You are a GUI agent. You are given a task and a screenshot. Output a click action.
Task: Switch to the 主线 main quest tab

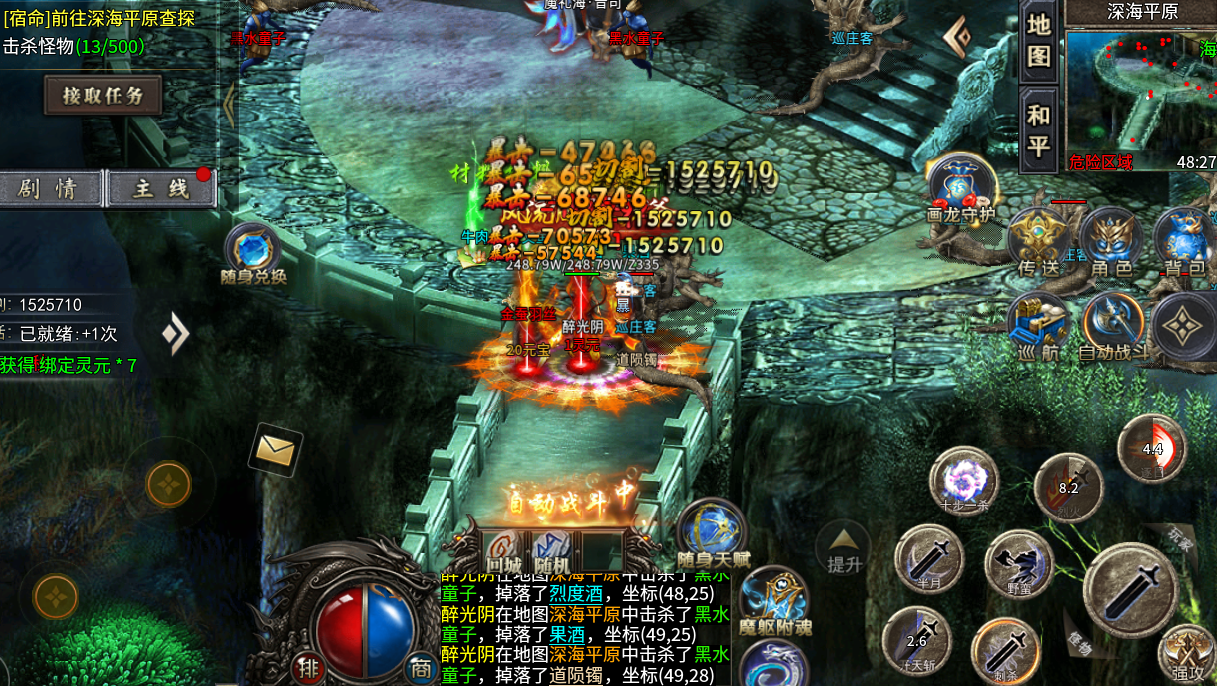coord(160,189)
